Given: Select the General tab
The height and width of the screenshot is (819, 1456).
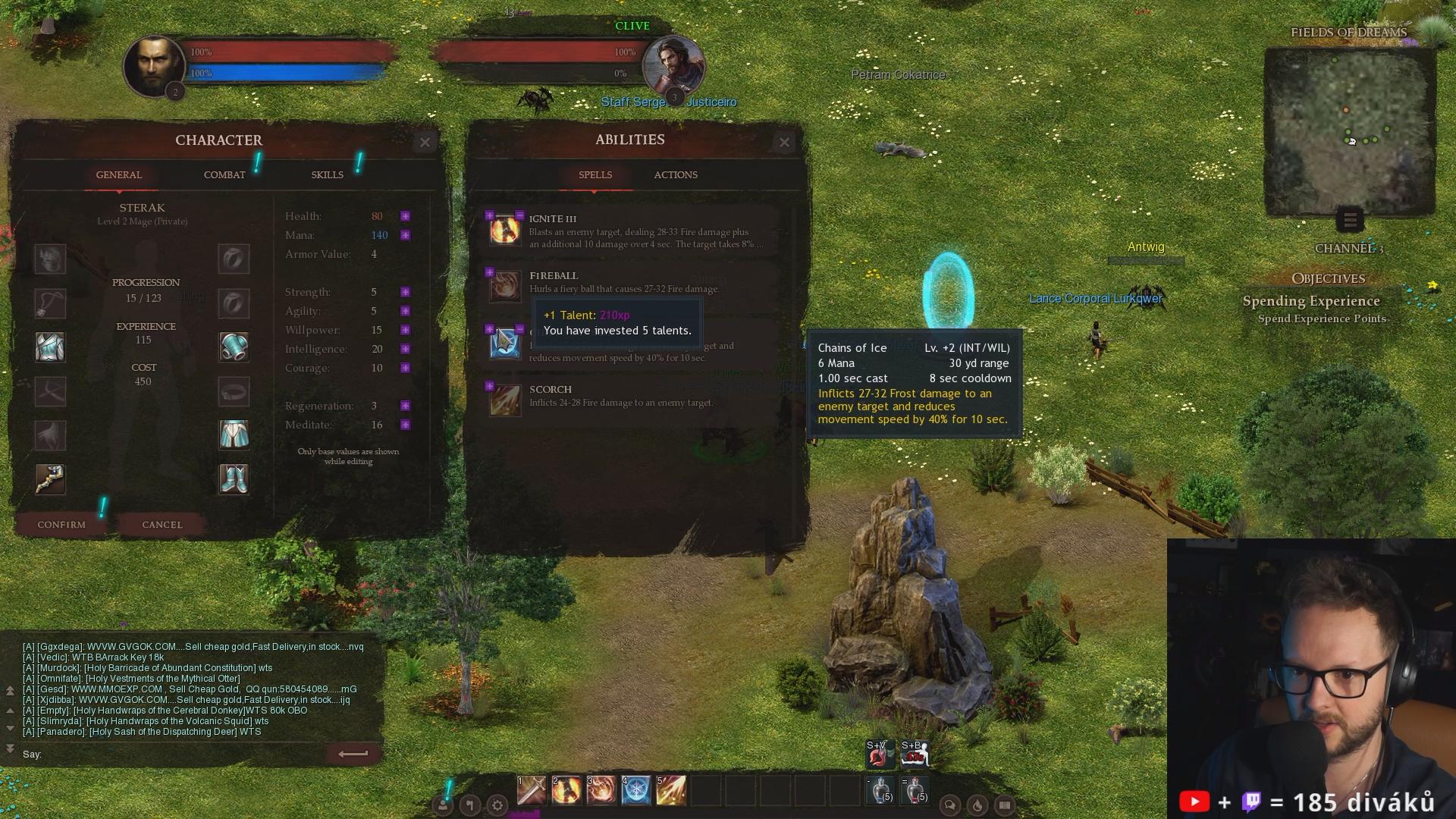Looking at the screenshot, I should (119, 174).
